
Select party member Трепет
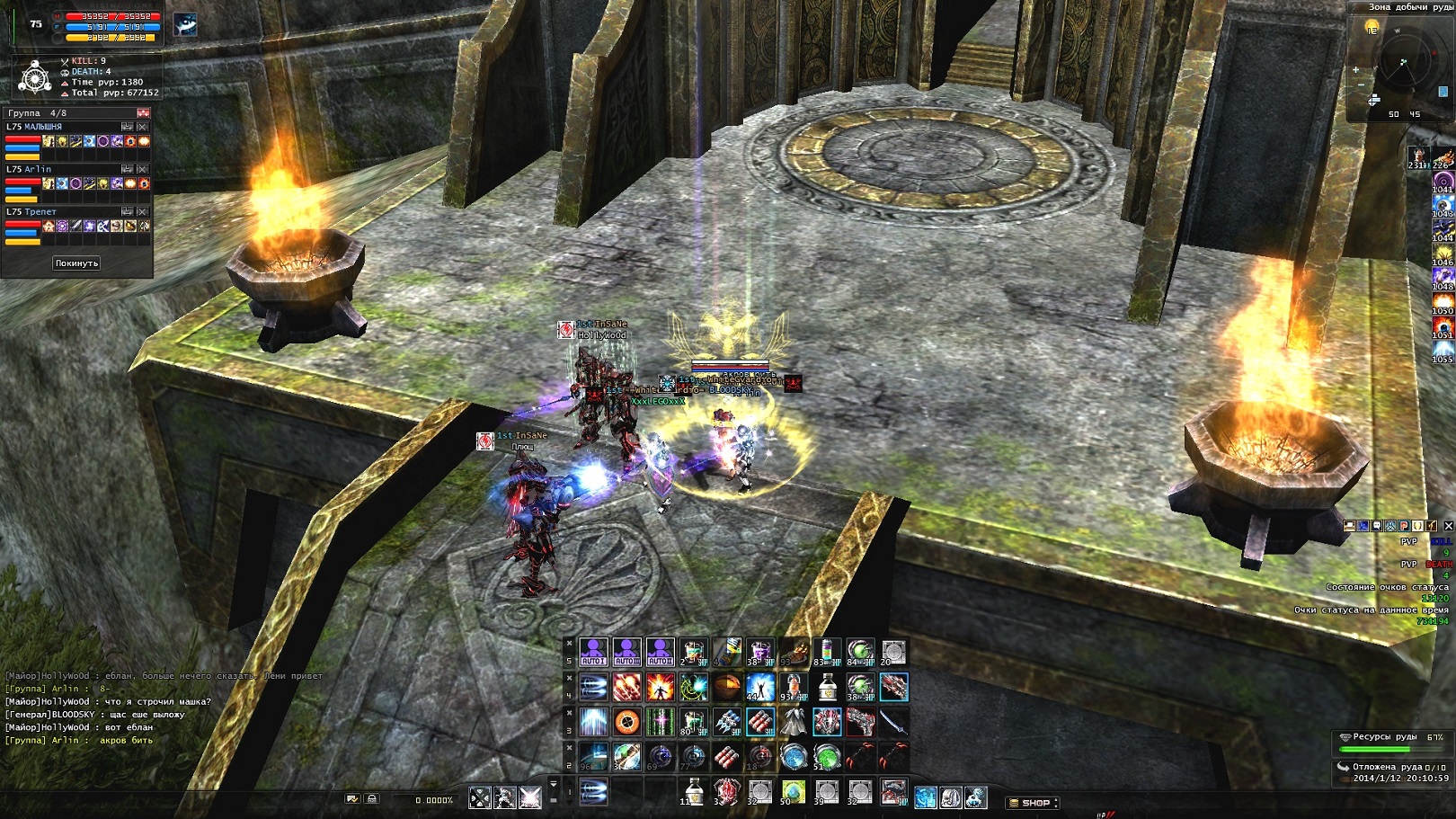(31, 211)
